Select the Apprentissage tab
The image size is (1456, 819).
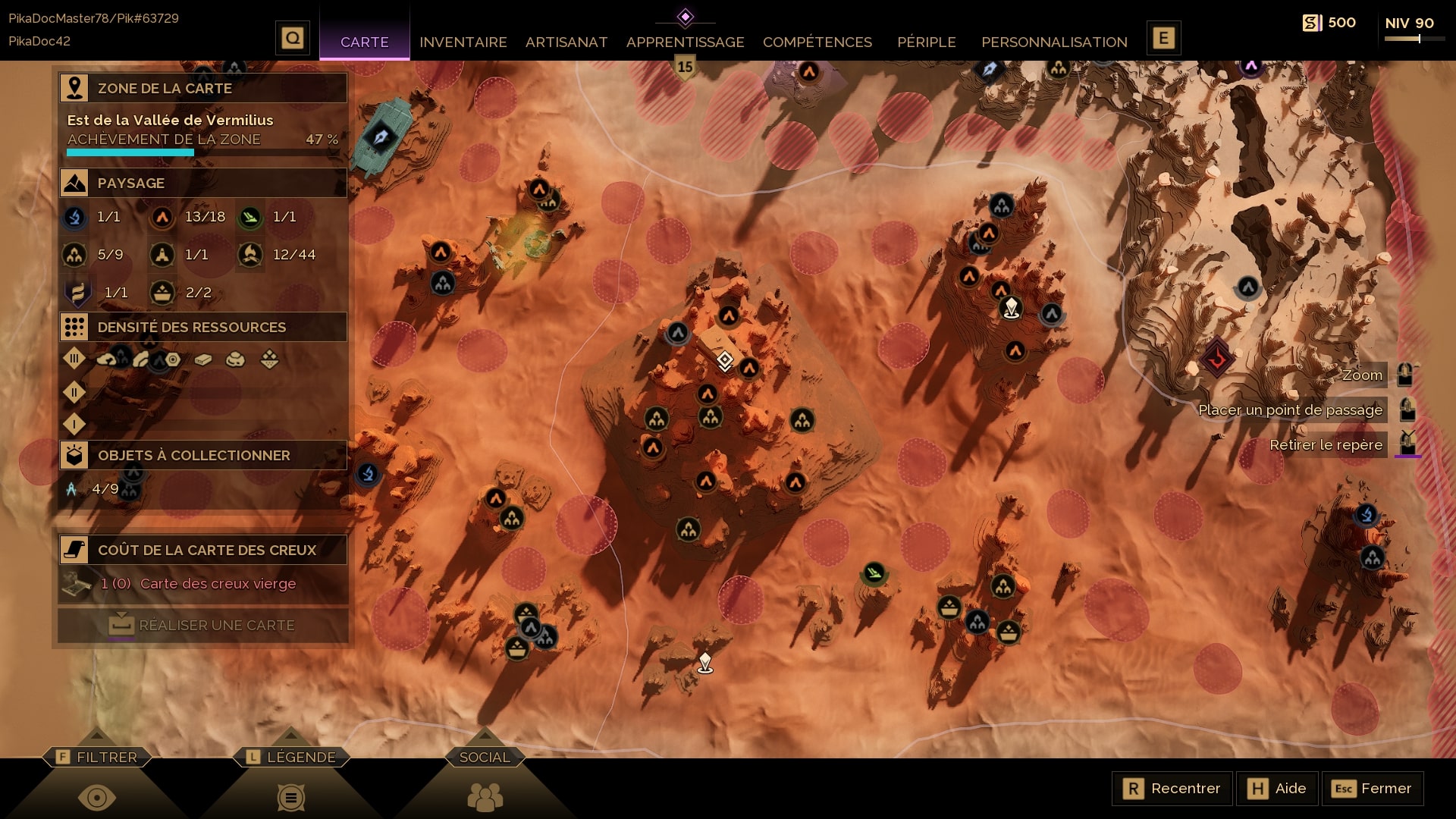pyautogui.click(x=685, y=42)
